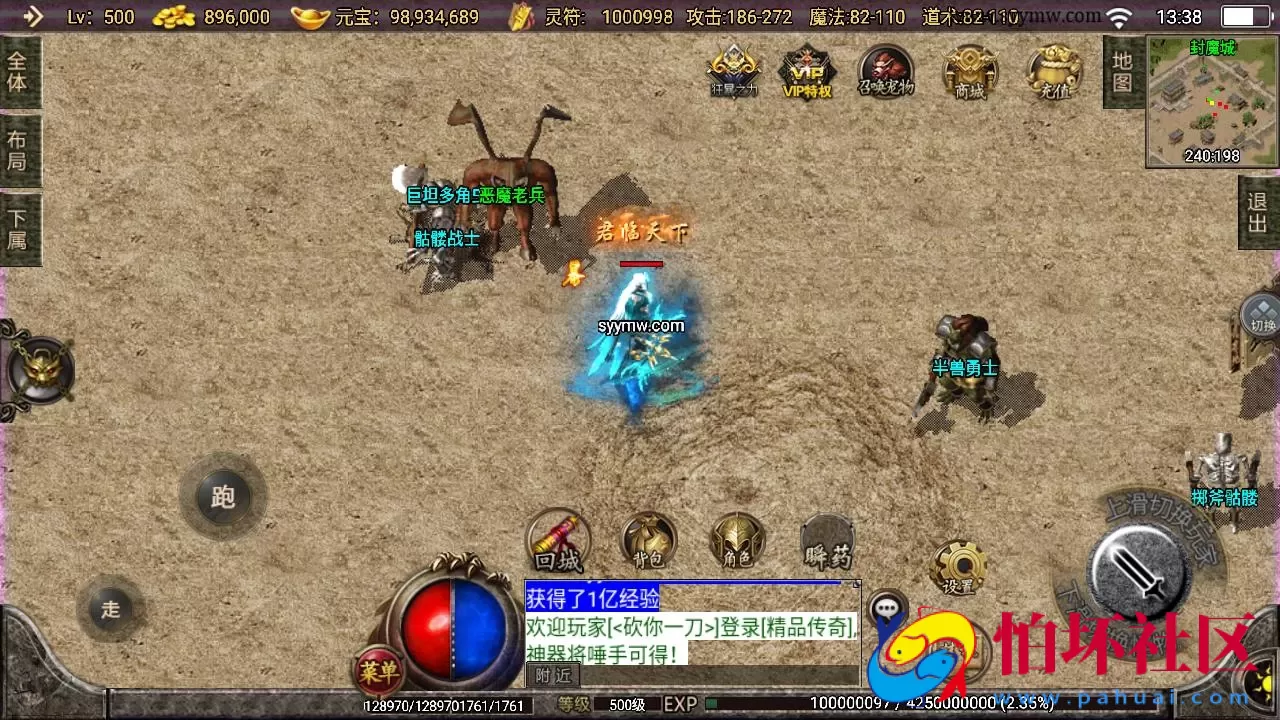Open the VIP特权 privileges icon
Screen dimensions: 1280x720
(x=808, y=72)
